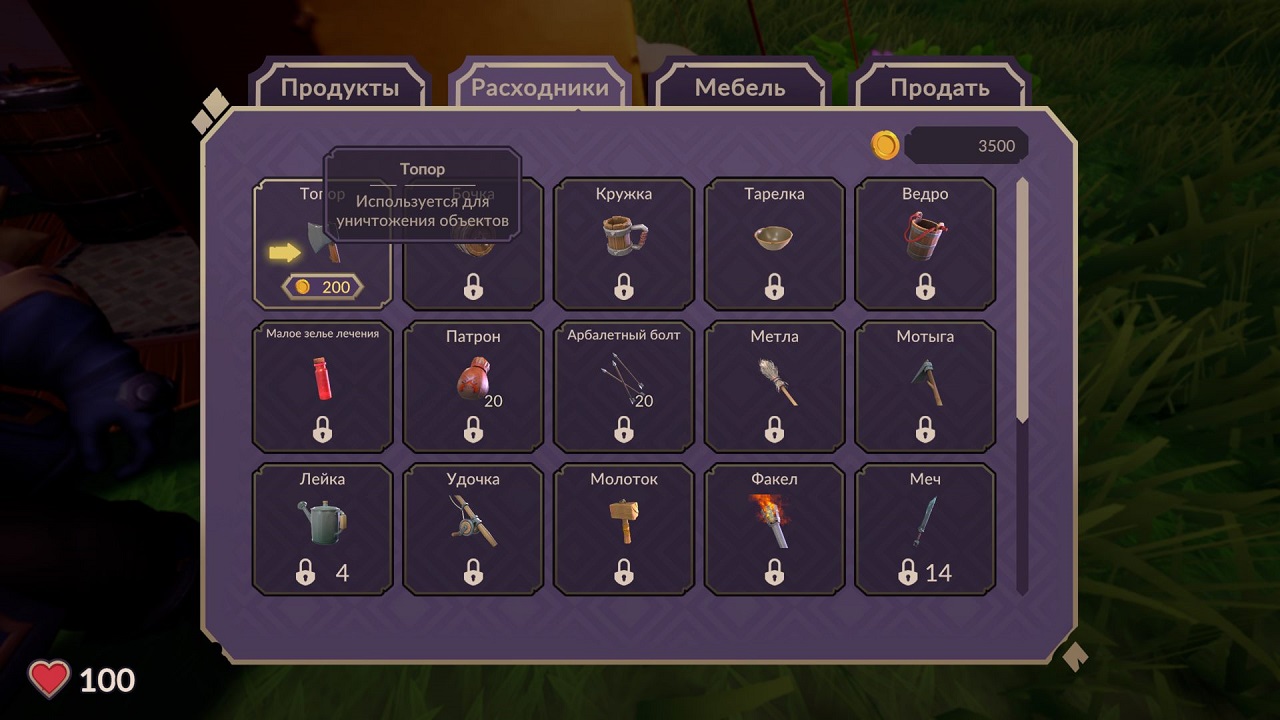Choose the Метла broom item
Screen dimensions: 1280x720
tap(775, 387)
